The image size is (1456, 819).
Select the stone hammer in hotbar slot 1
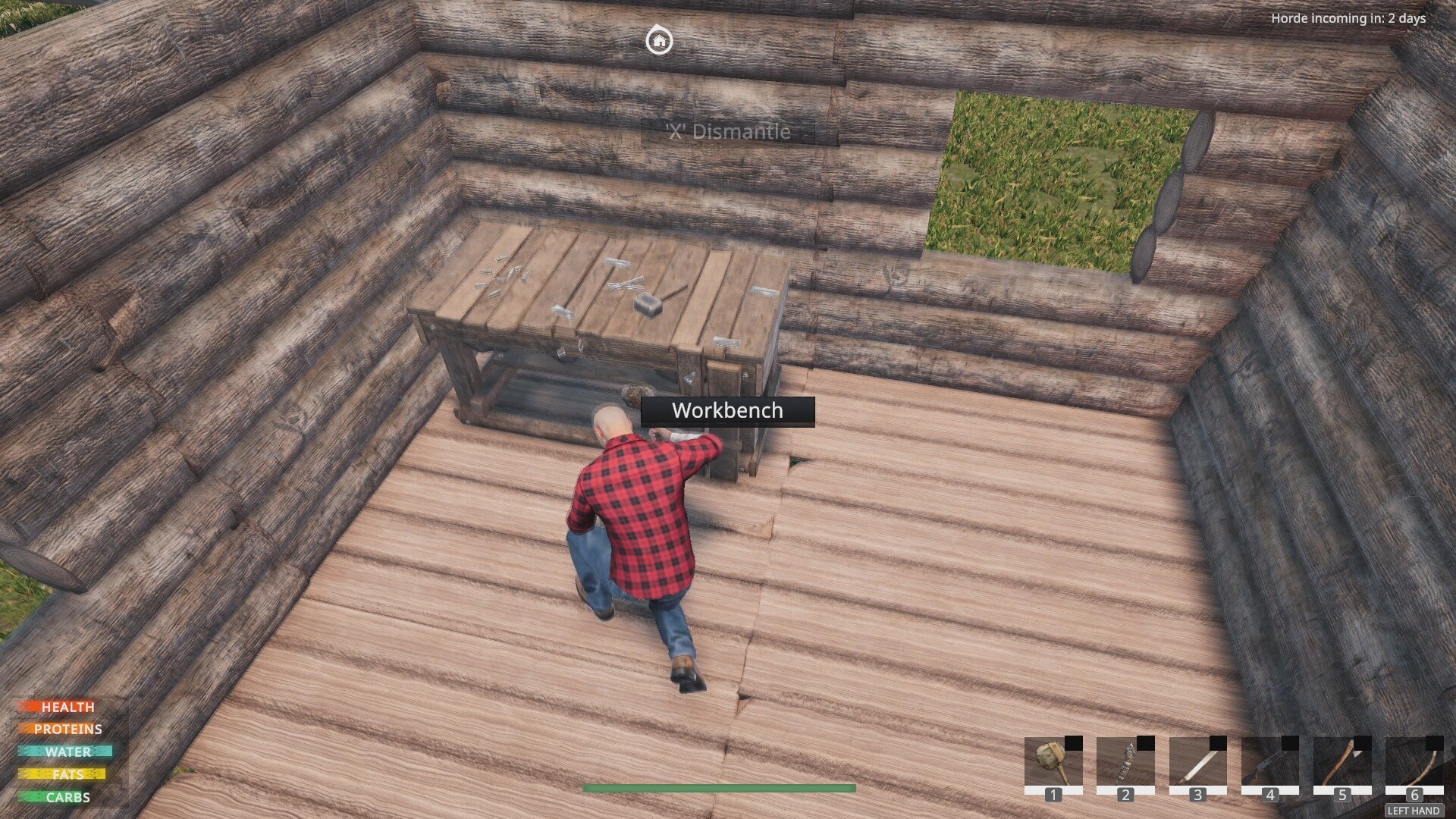(1053, 762)
